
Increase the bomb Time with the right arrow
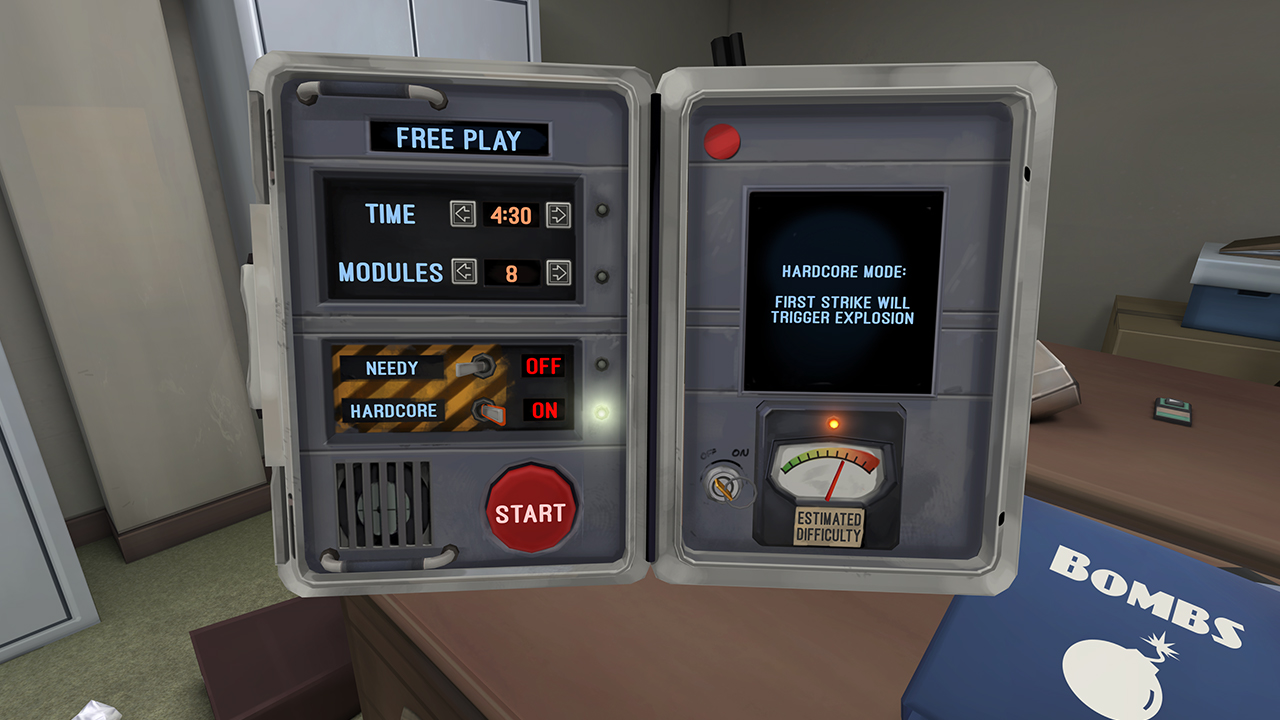(560, 215)
